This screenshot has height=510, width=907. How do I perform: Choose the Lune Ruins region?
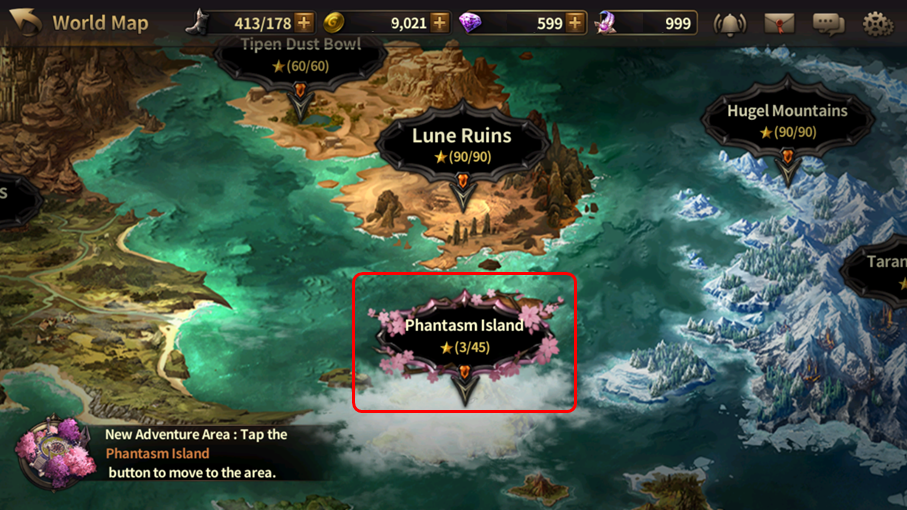point(462,146)
